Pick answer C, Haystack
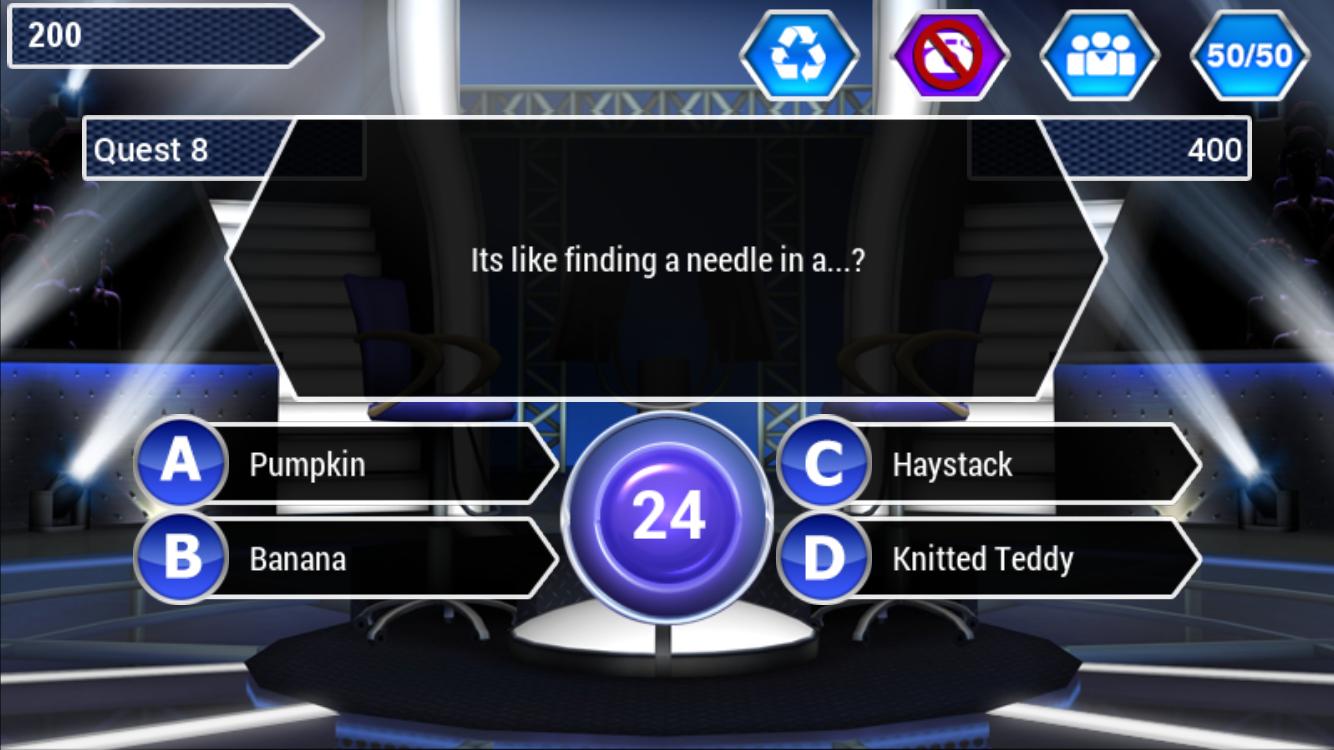Image resolution: width=1334 pixels, height=750 pixels. (x=990, y=464)
